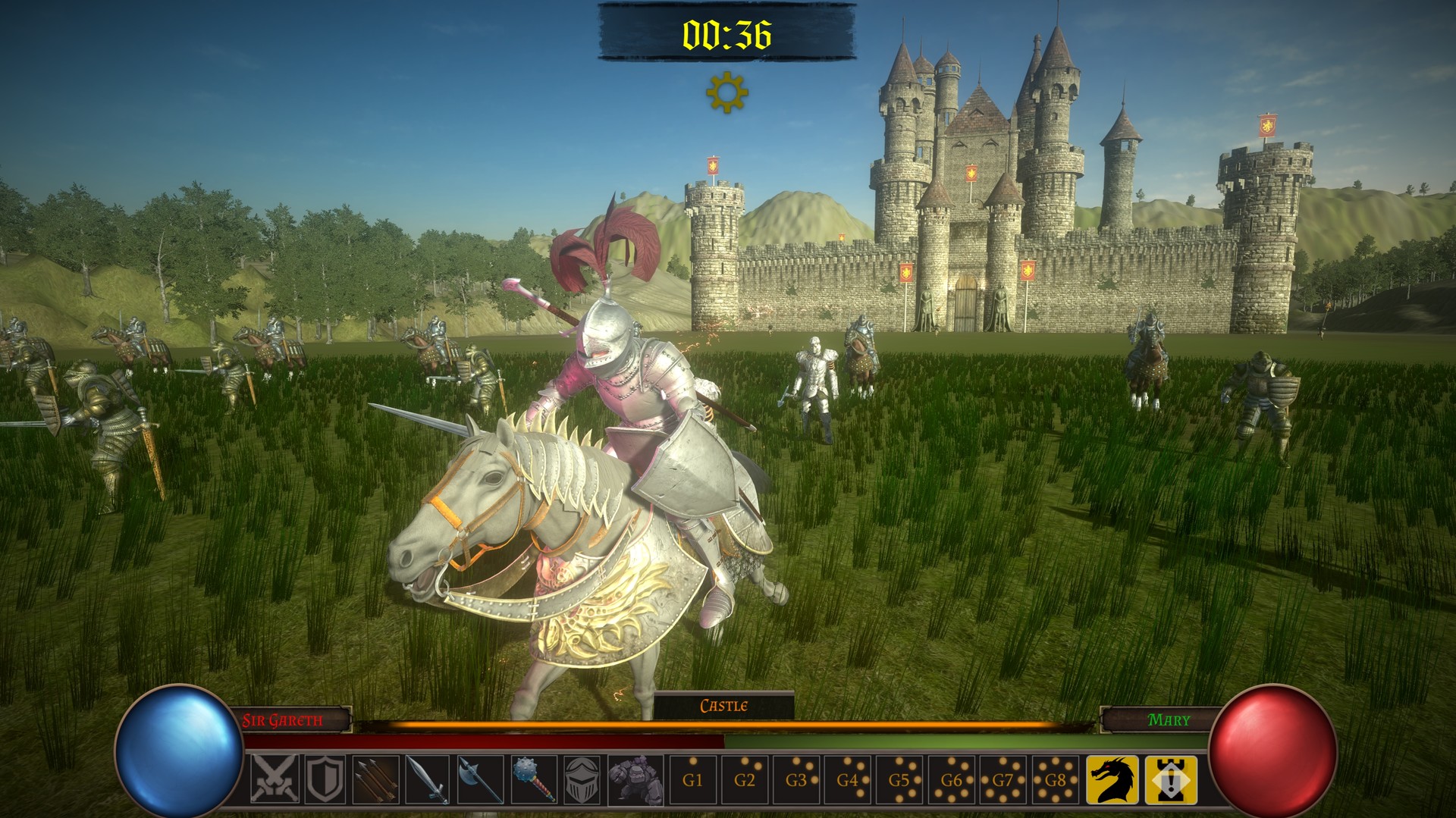1456x818 pixels.
Task: Select group G1
Action: tap(692, 779)
